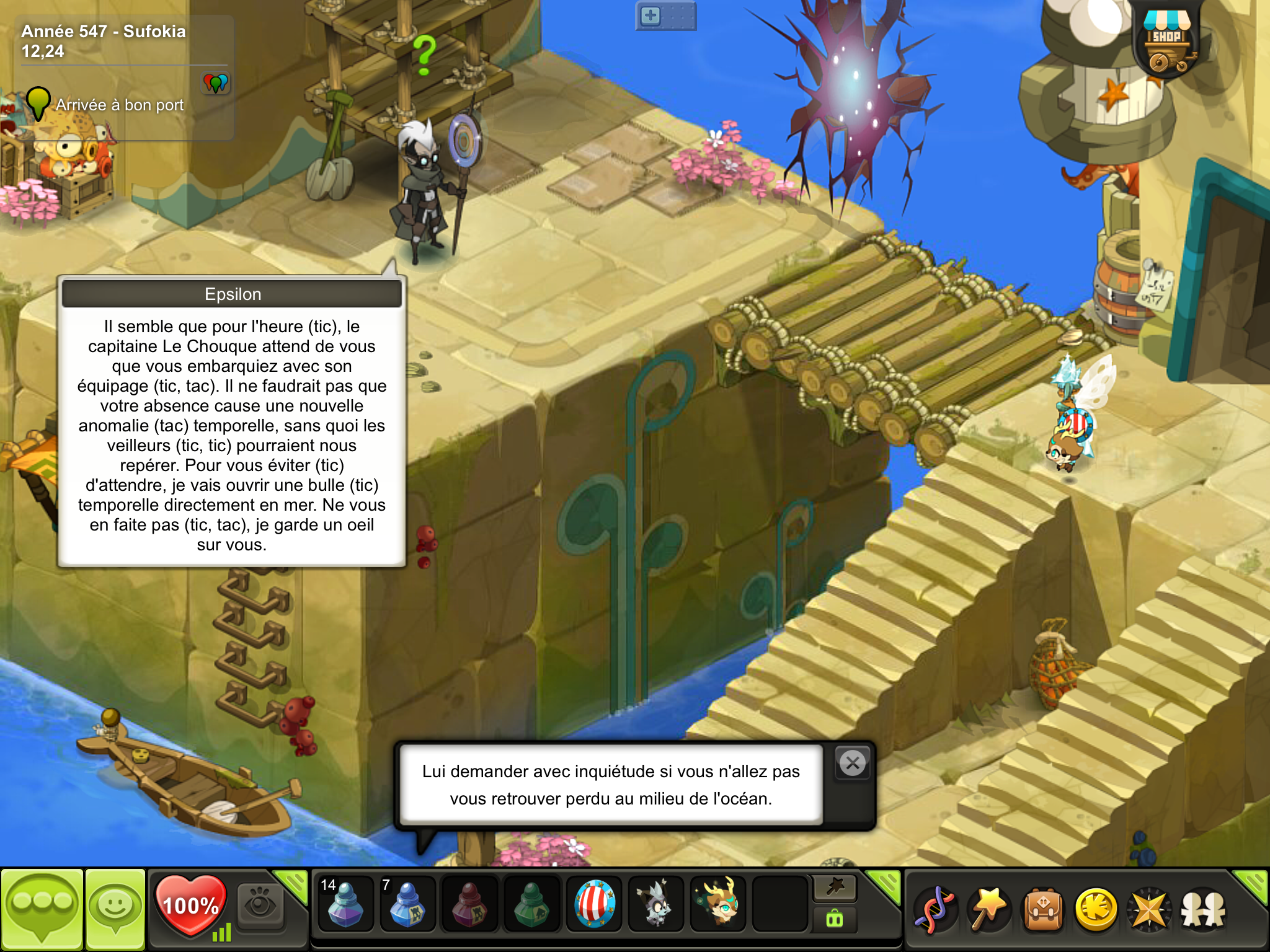Open the chat speech bubble button
Viewport: 1270px width, 952px height.
[x=42, y=909]
